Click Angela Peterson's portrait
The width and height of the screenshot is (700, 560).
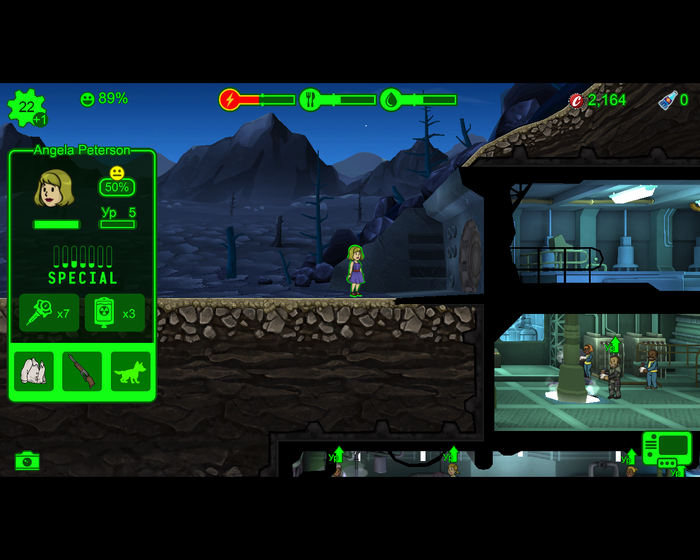tap(55, 188)
